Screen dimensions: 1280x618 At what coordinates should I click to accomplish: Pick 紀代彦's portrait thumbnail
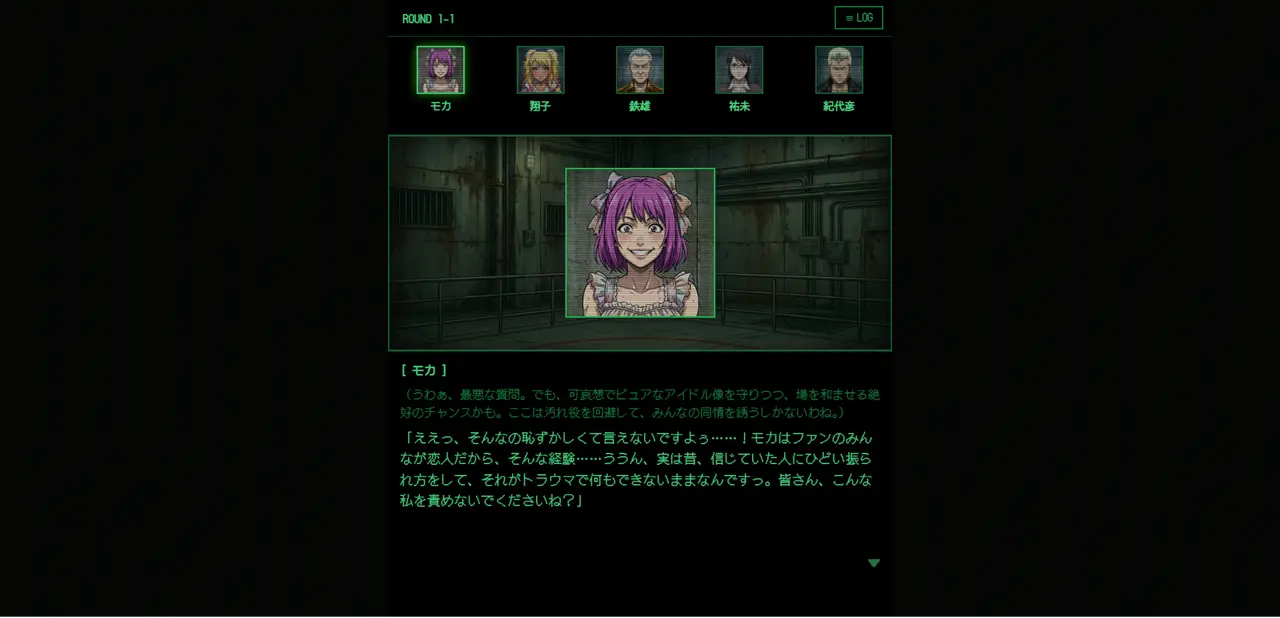(x=838, y=70)
